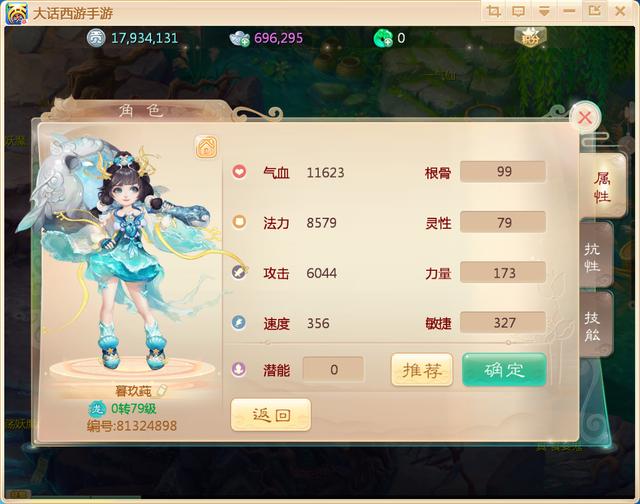Open the house icon above the character
This screenshot has height=504, width=640.
(x=205, y=147)
